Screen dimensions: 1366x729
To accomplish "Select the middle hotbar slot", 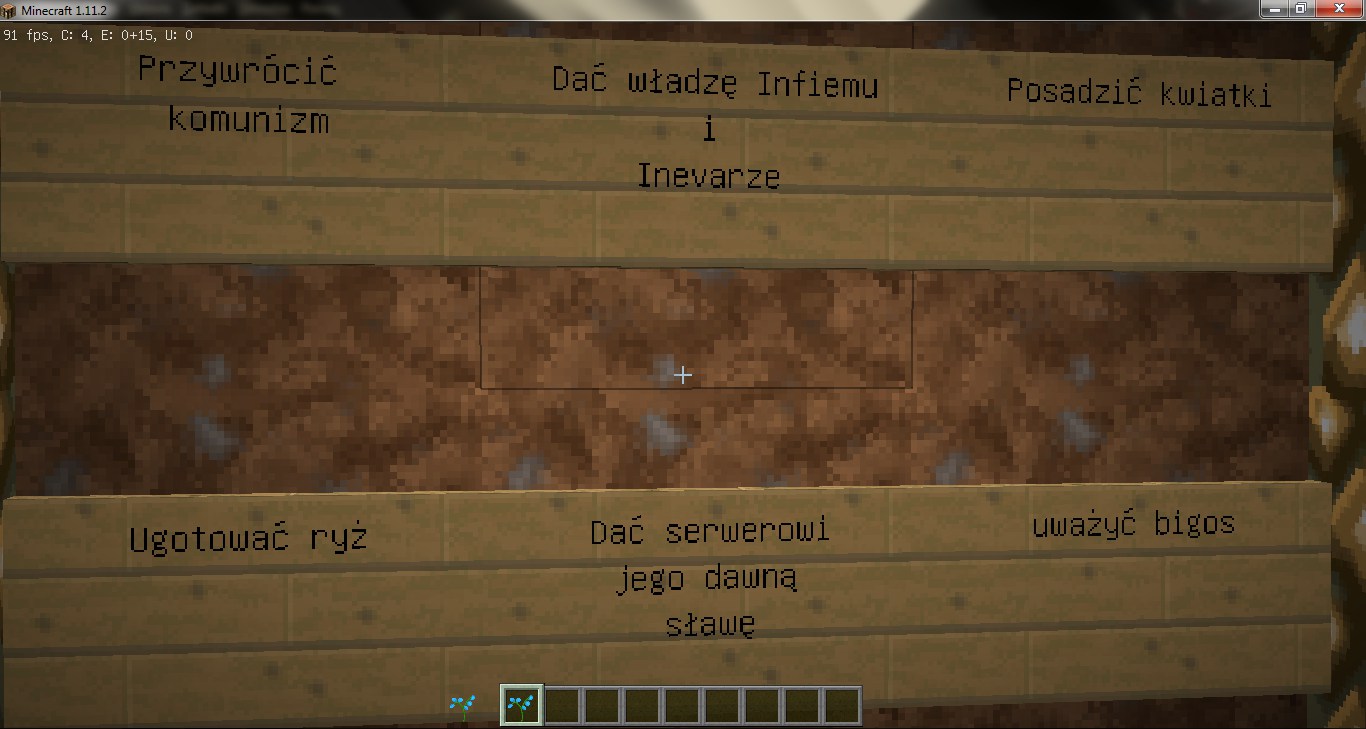I will (680, 704).
